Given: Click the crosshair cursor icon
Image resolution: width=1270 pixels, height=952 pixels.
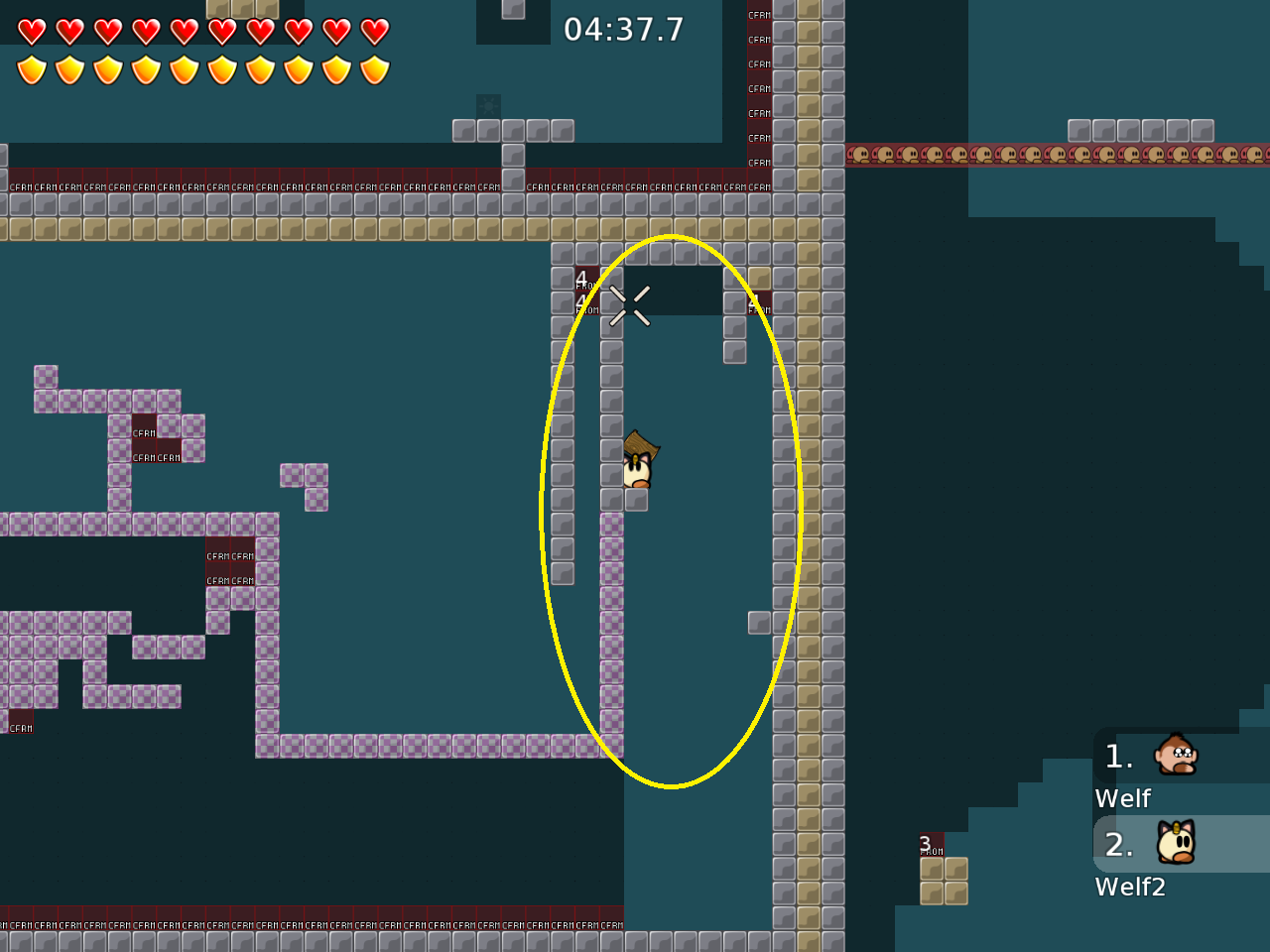Looking at the screenshot, I should click(x=631, y=303).
